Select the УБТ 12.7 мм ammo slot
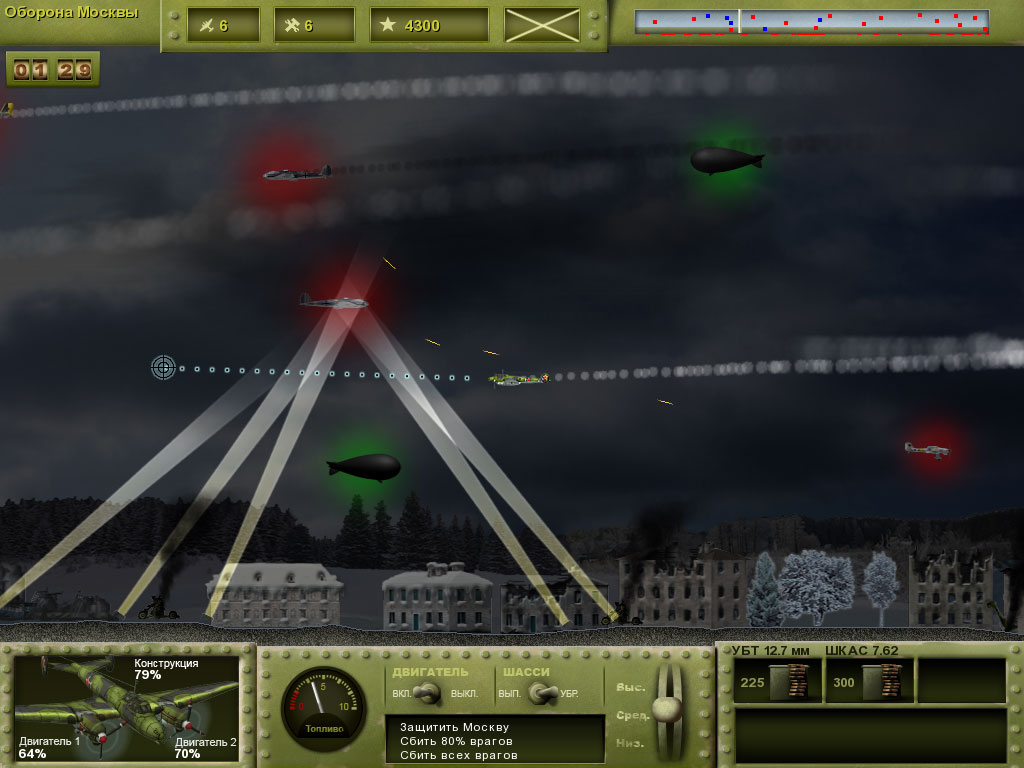The image size is (1024, 768). pos(778,681)
